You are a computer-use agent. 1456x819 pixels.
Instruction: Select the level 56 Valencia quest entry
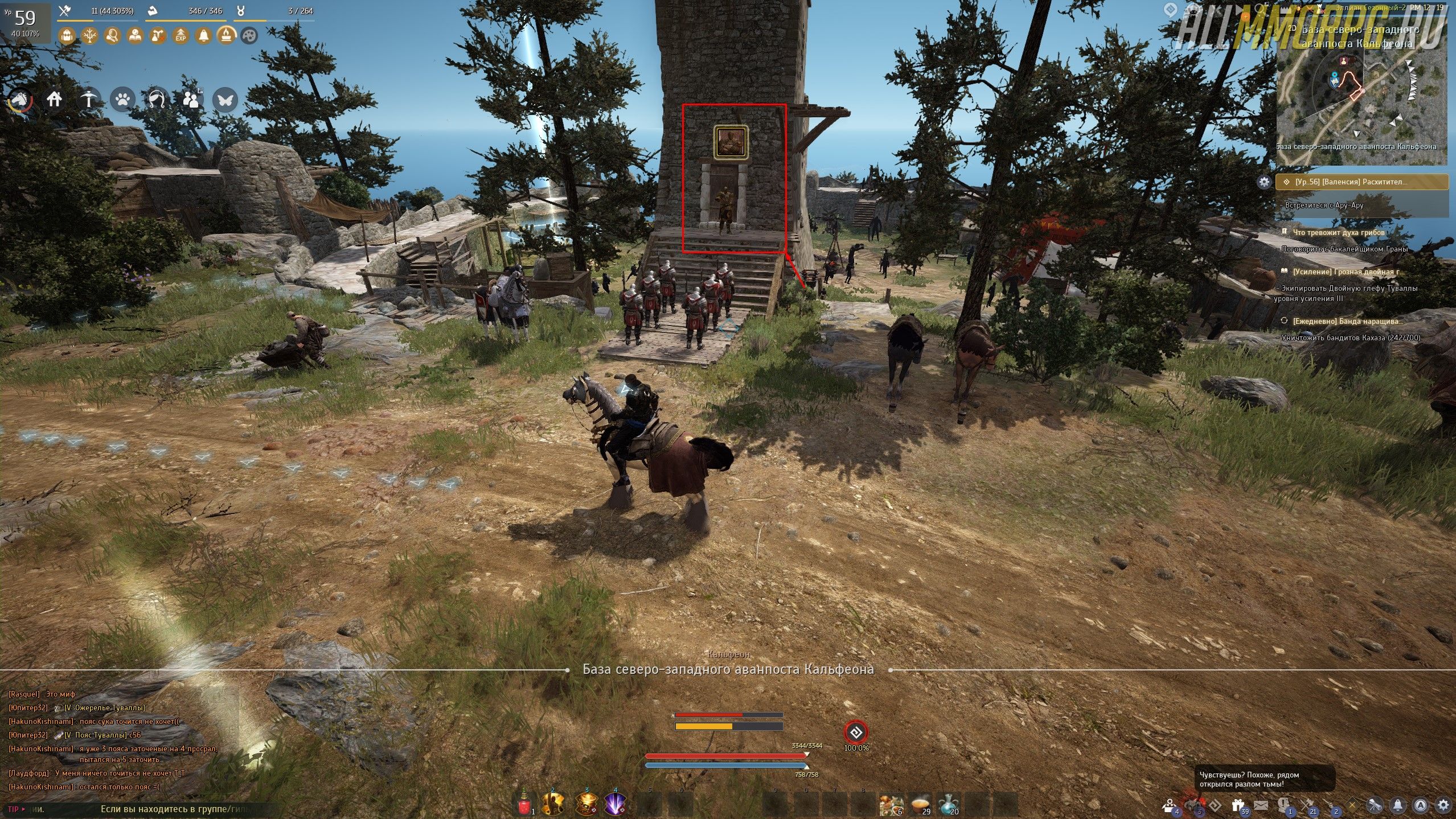(1361, 182)
